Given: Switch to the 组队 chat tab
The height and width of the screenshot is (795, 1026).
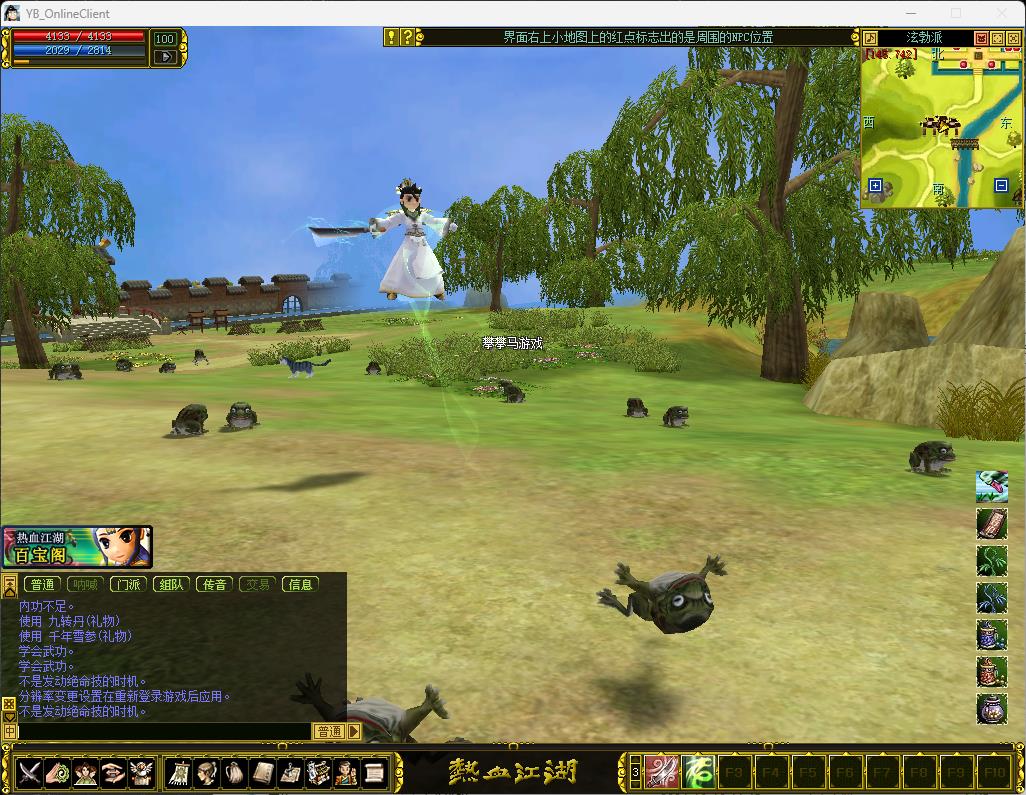Looking at the screenshot, I should click(x=171, y=584).
